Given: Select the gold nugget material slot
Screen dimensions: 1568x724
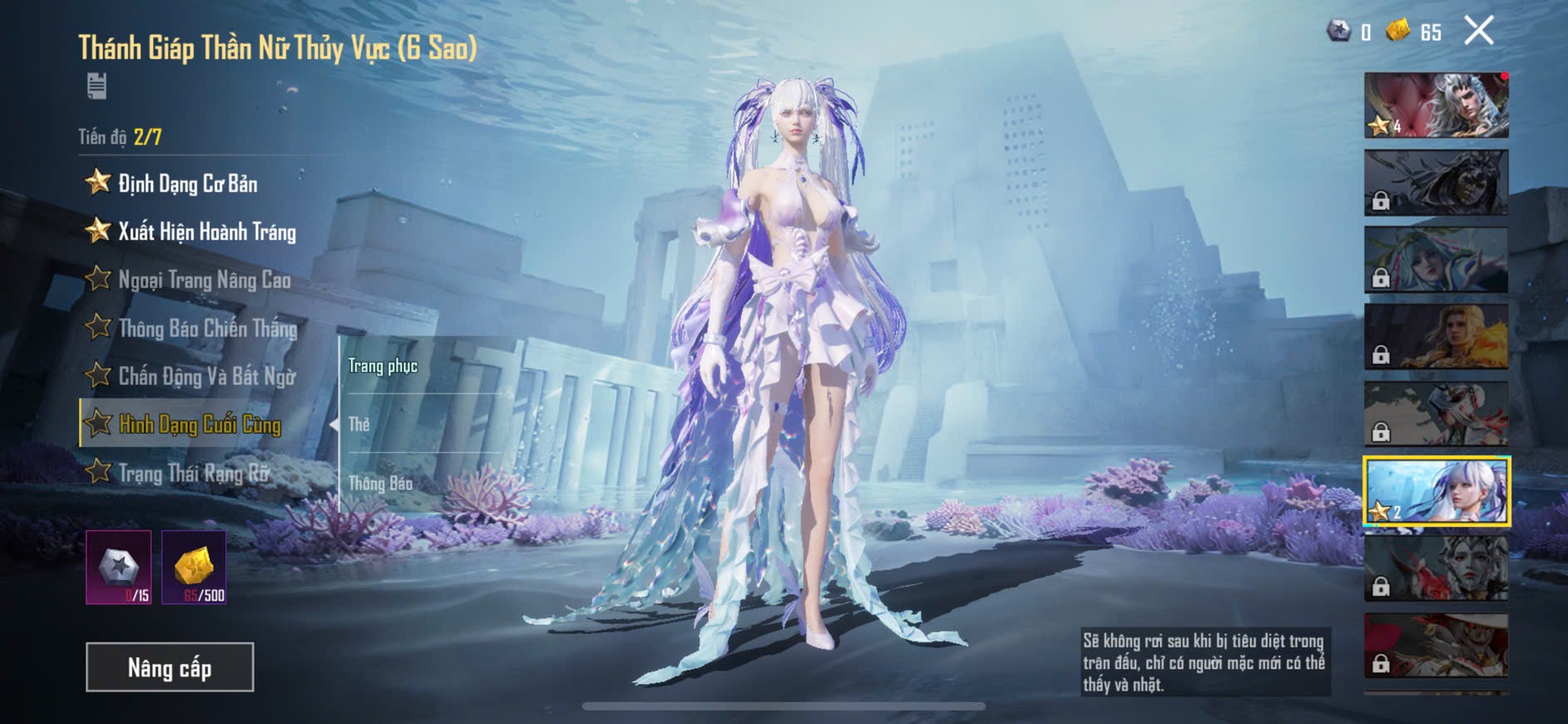Looking at the screenshot, I should click(x=194, y=568).
